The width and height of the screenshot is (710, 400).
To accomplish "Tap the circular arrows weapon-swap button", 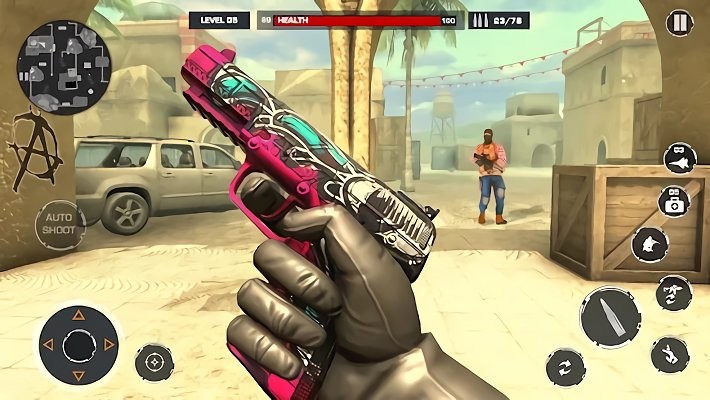I will [x=566, y=367].
